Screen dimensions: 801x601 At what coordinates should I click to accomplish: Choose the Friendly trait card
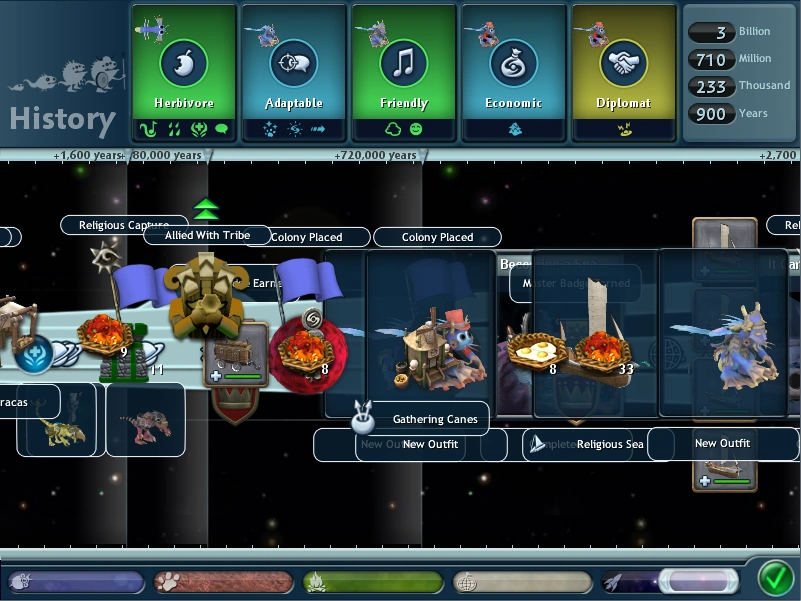tap(404, 71)
